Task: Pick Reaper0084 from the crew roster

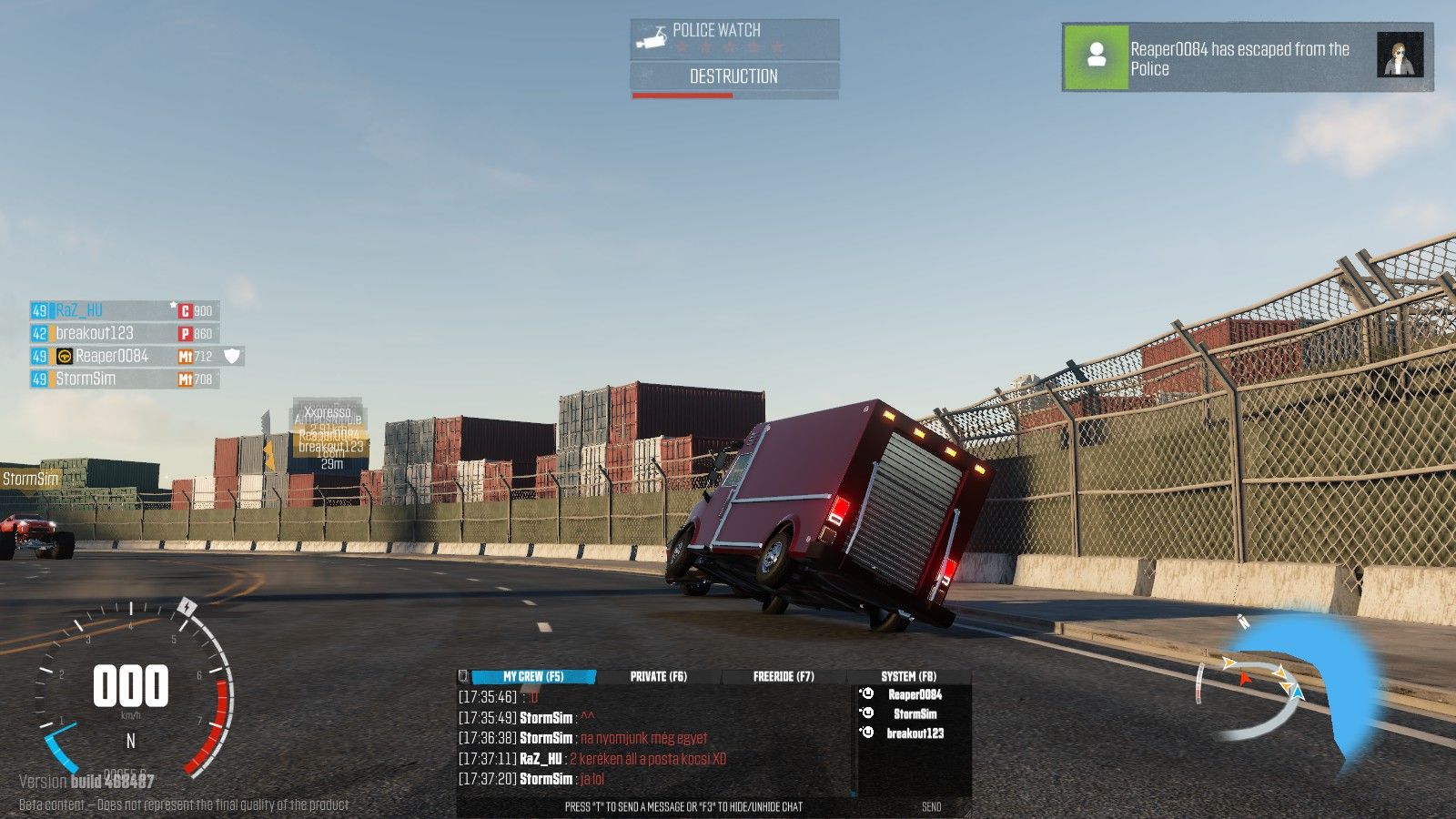Action: click(x=111, y=356)
